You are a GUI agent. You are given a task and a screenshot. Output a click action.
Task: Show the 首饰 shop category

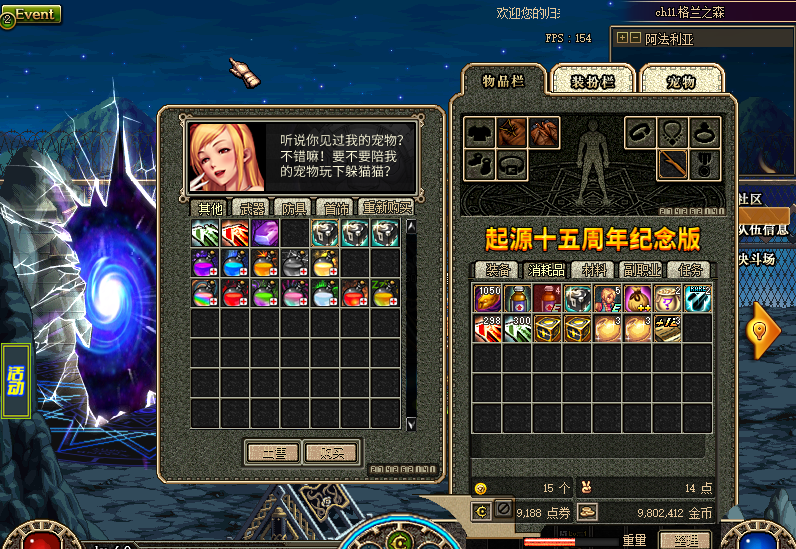333,208
